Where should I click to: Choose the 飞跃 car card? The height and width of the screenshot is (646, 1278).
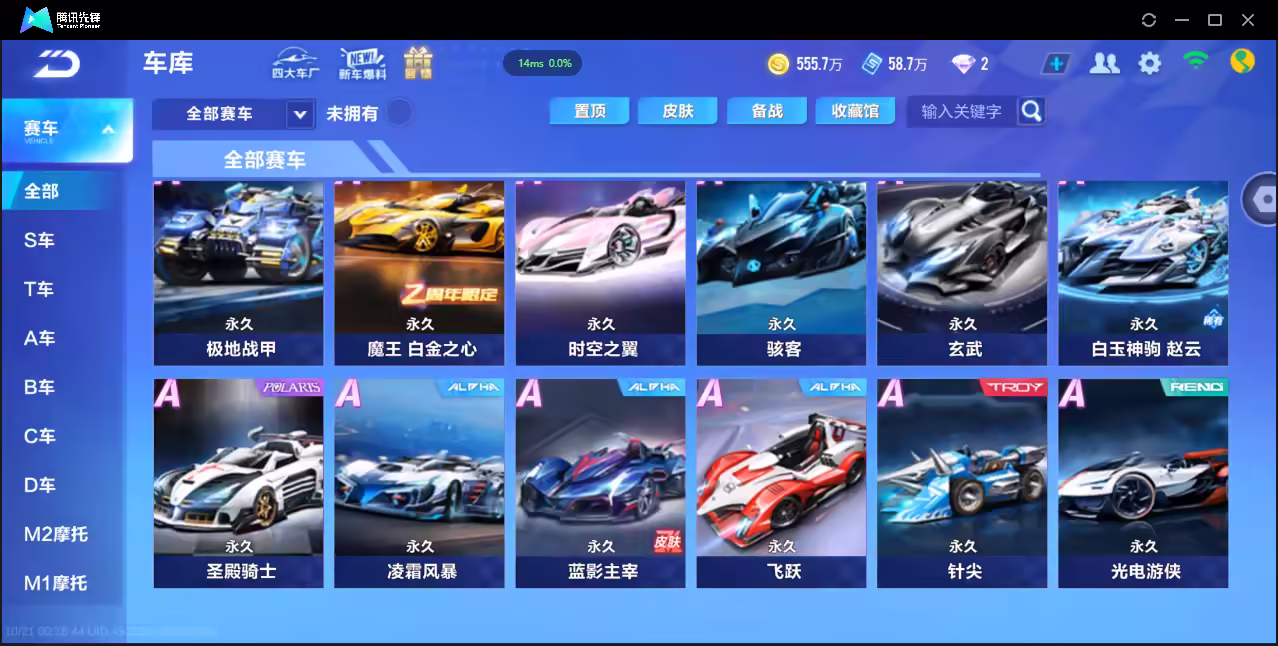pyautogui.click(x=781, y=482)
